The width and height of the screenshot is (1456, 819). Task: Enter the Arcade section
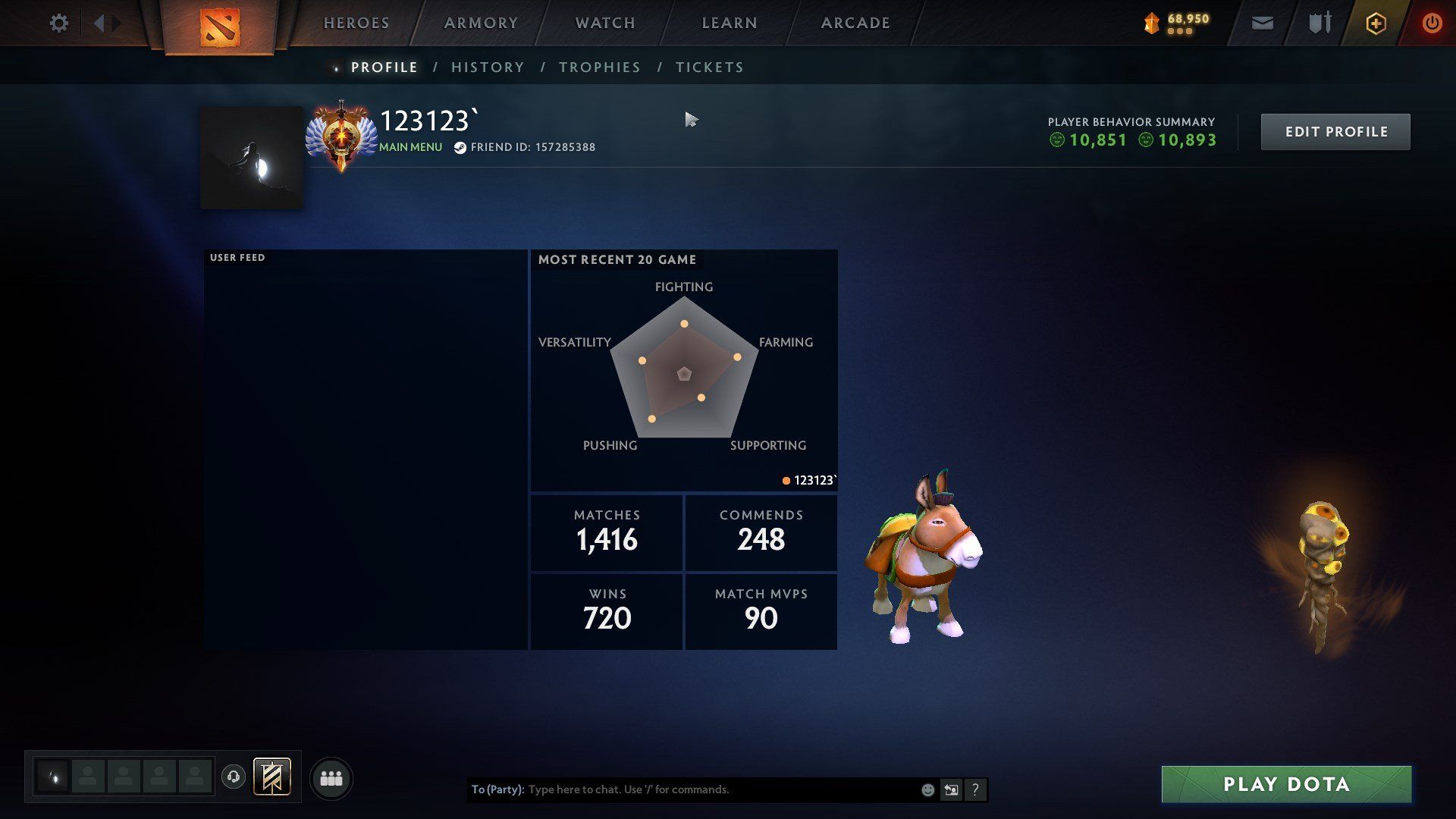[855, 24]
